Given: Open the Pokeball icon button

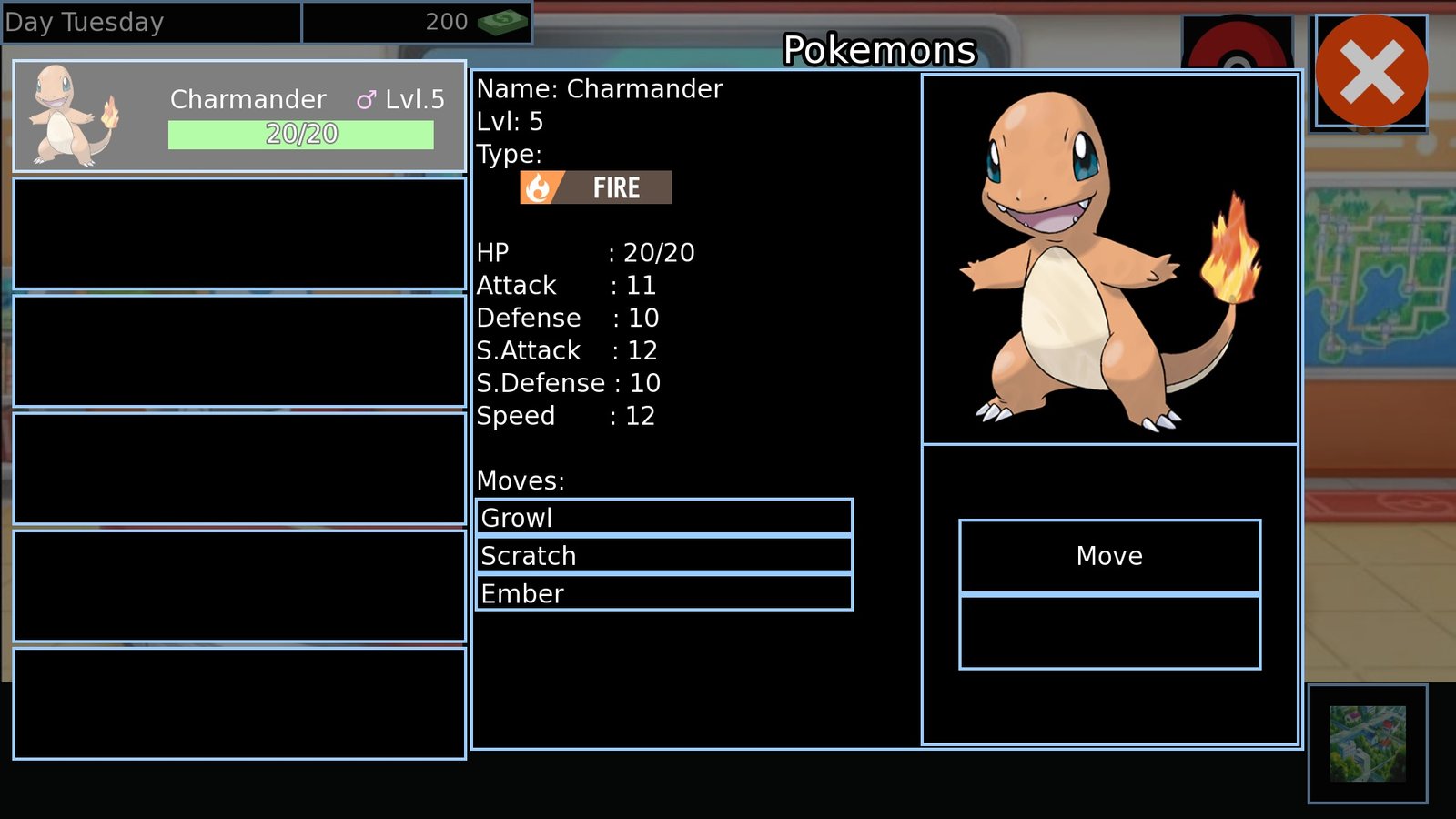Looking at the screenshot, I should [1237, 45].
